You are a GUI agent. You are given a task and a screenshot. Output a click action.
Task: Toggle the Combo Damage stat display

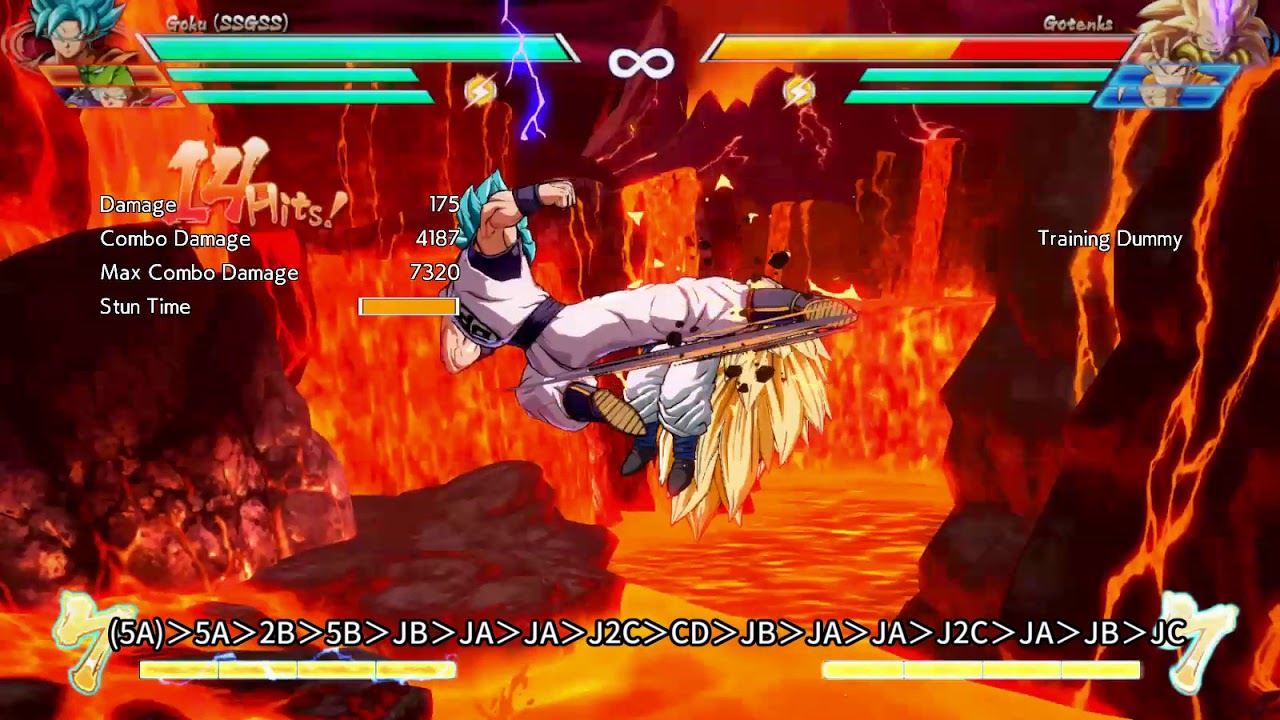point(173,239)
